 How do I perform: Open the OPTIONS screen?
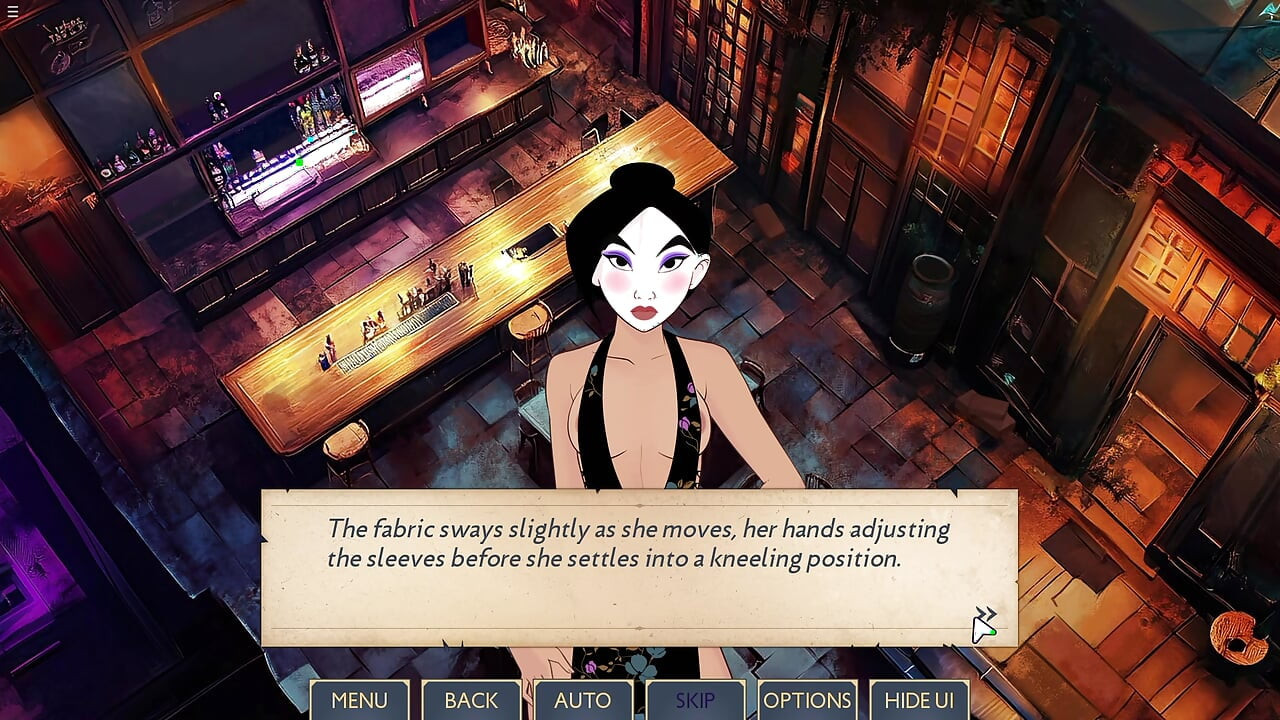[807, 700]
